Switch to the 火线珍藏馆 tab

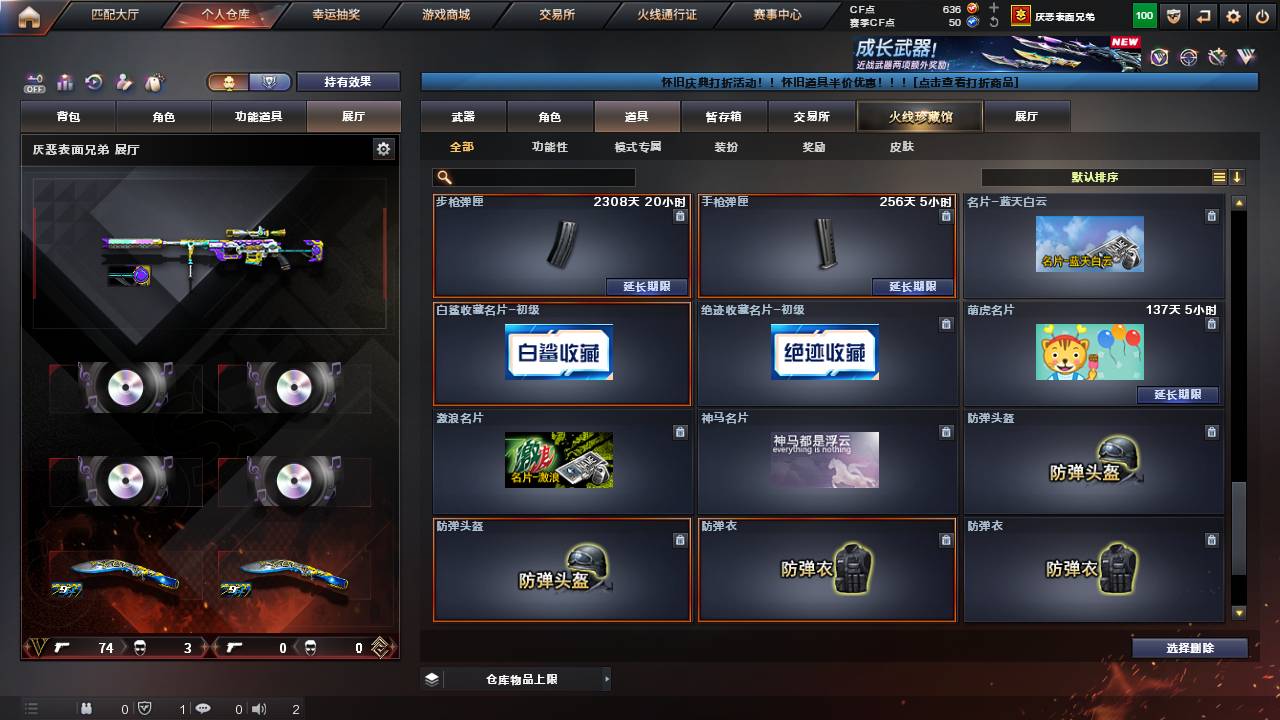(x=919, y=116)
